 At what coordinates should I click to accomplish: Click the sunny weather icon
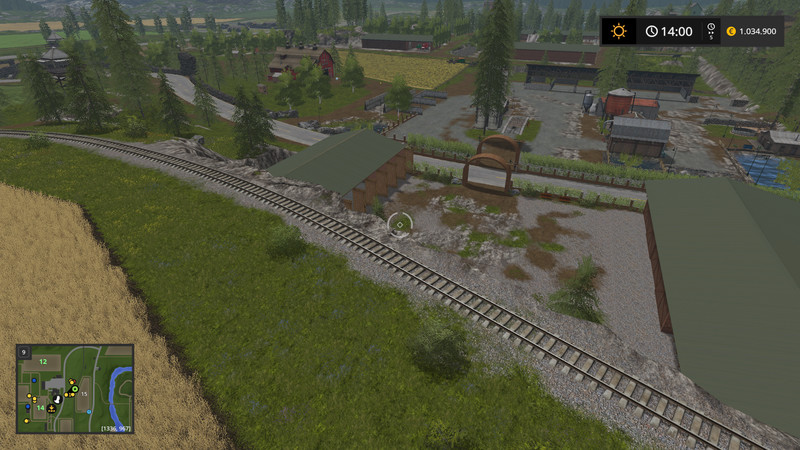click(x=619, y=31)
